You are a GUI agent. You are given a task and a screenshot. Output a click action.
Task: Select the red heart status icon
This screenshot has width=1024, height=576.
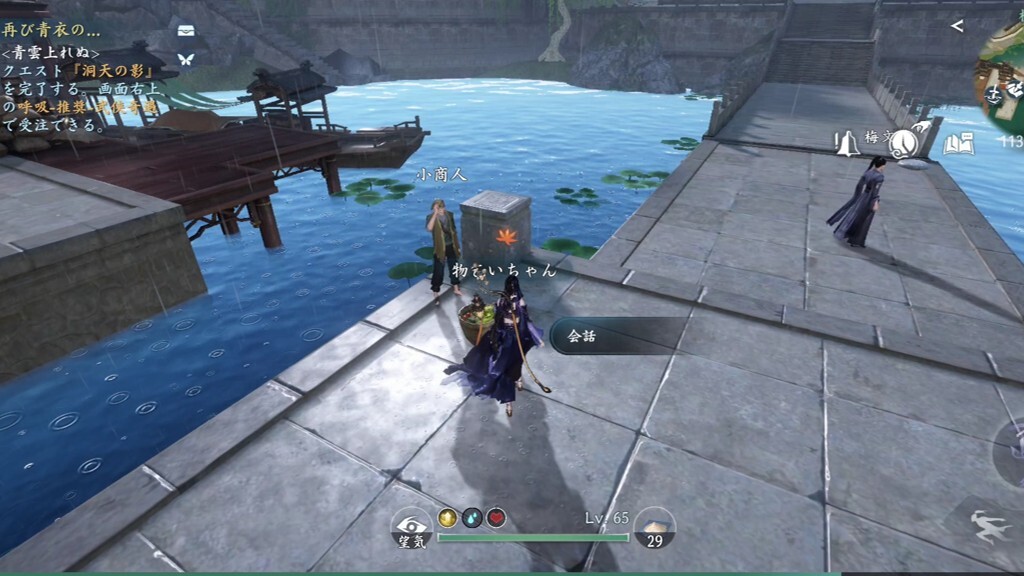click(x=496, y=518)
